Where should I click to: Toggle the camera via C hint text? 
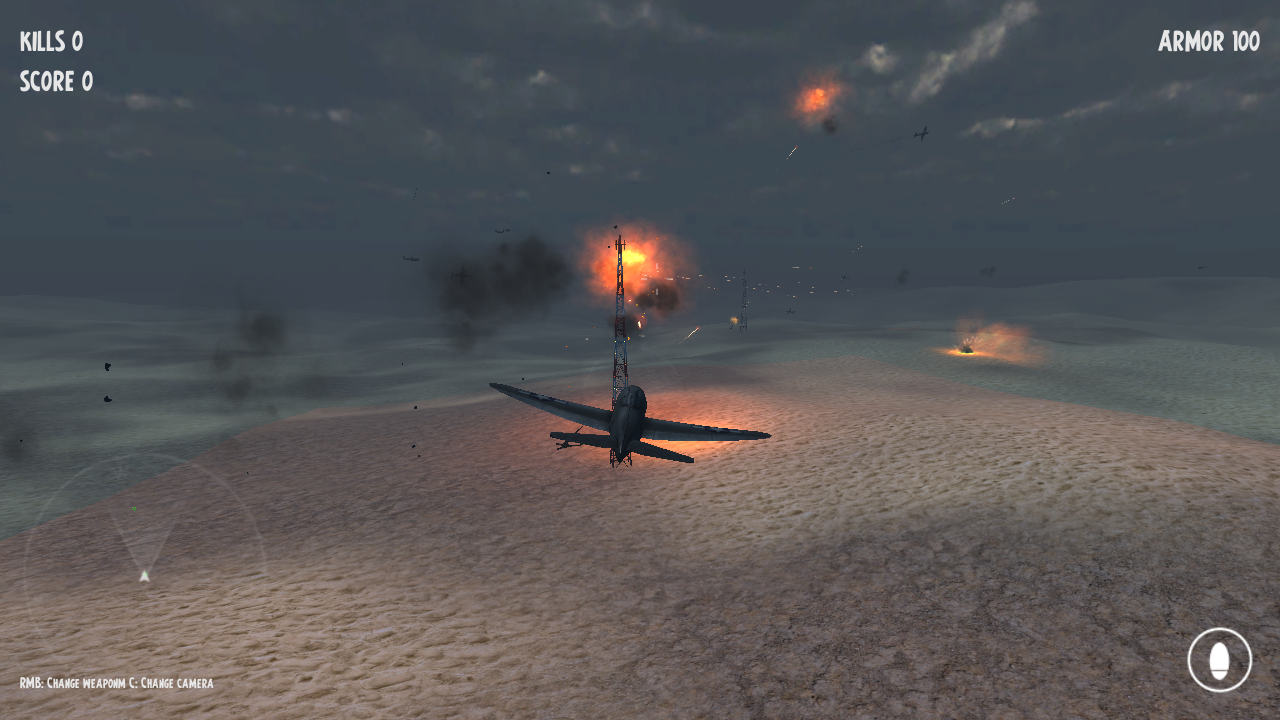[175, 684]
